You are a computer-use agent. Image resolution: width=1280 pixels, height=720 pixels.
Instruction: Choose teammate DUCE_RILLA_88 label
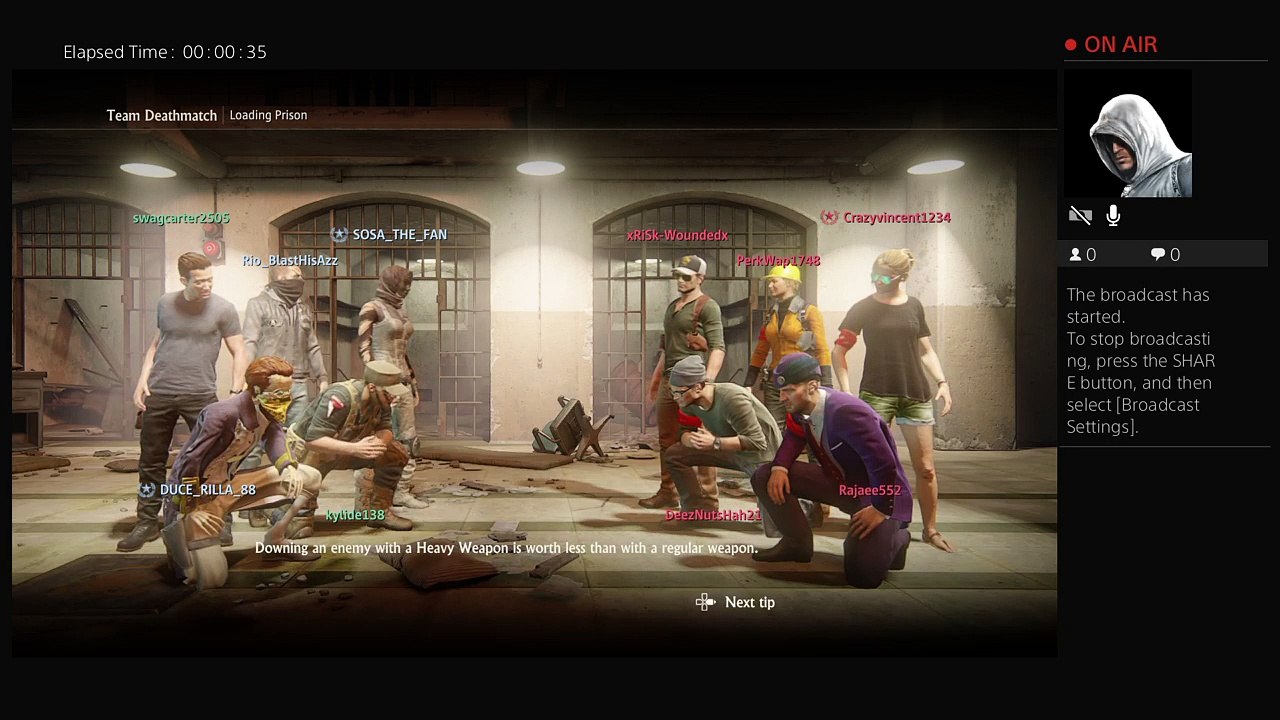point(207,490)
